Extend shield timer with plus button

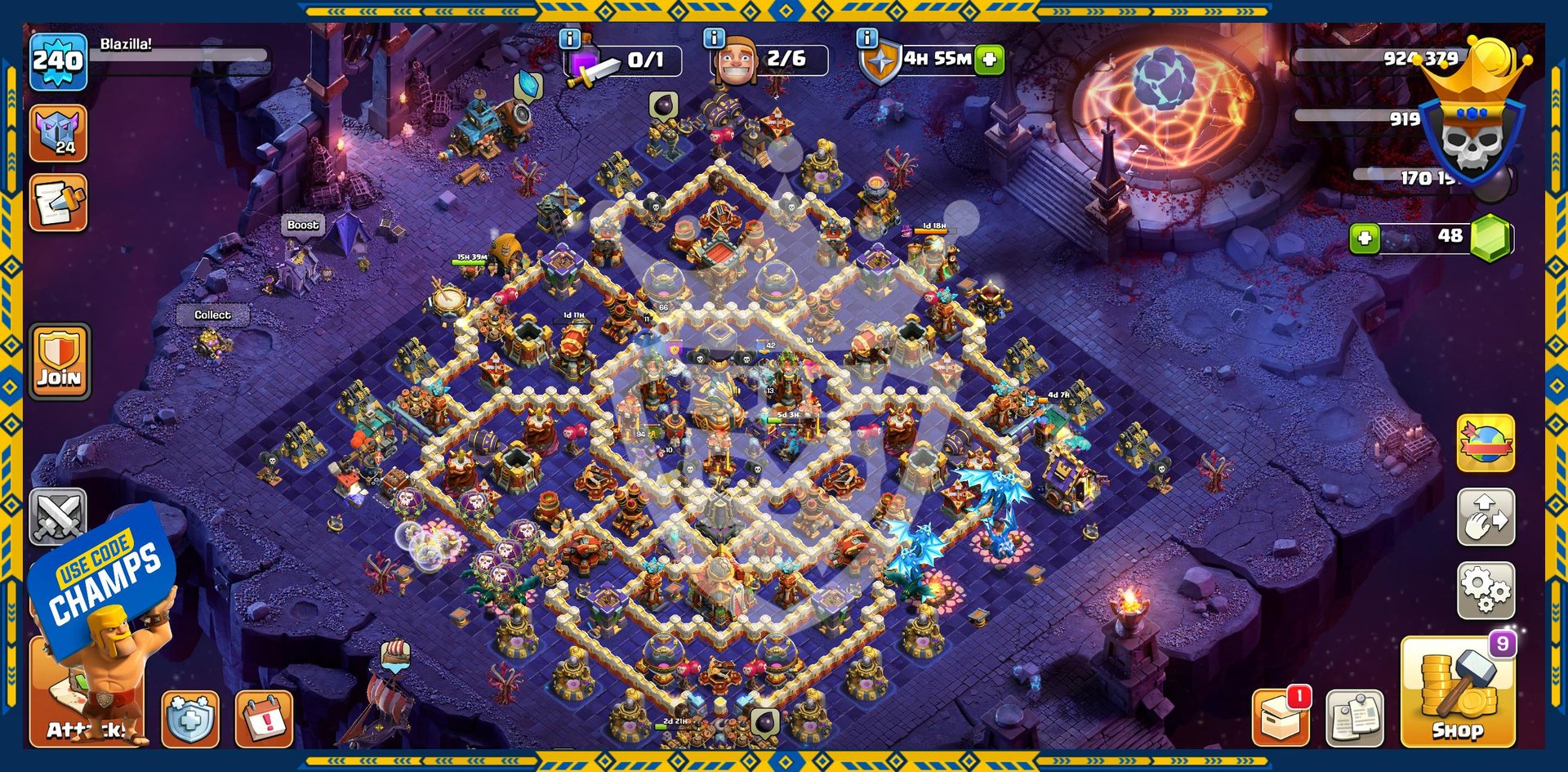pyautogui.click(x=989, y=60)
